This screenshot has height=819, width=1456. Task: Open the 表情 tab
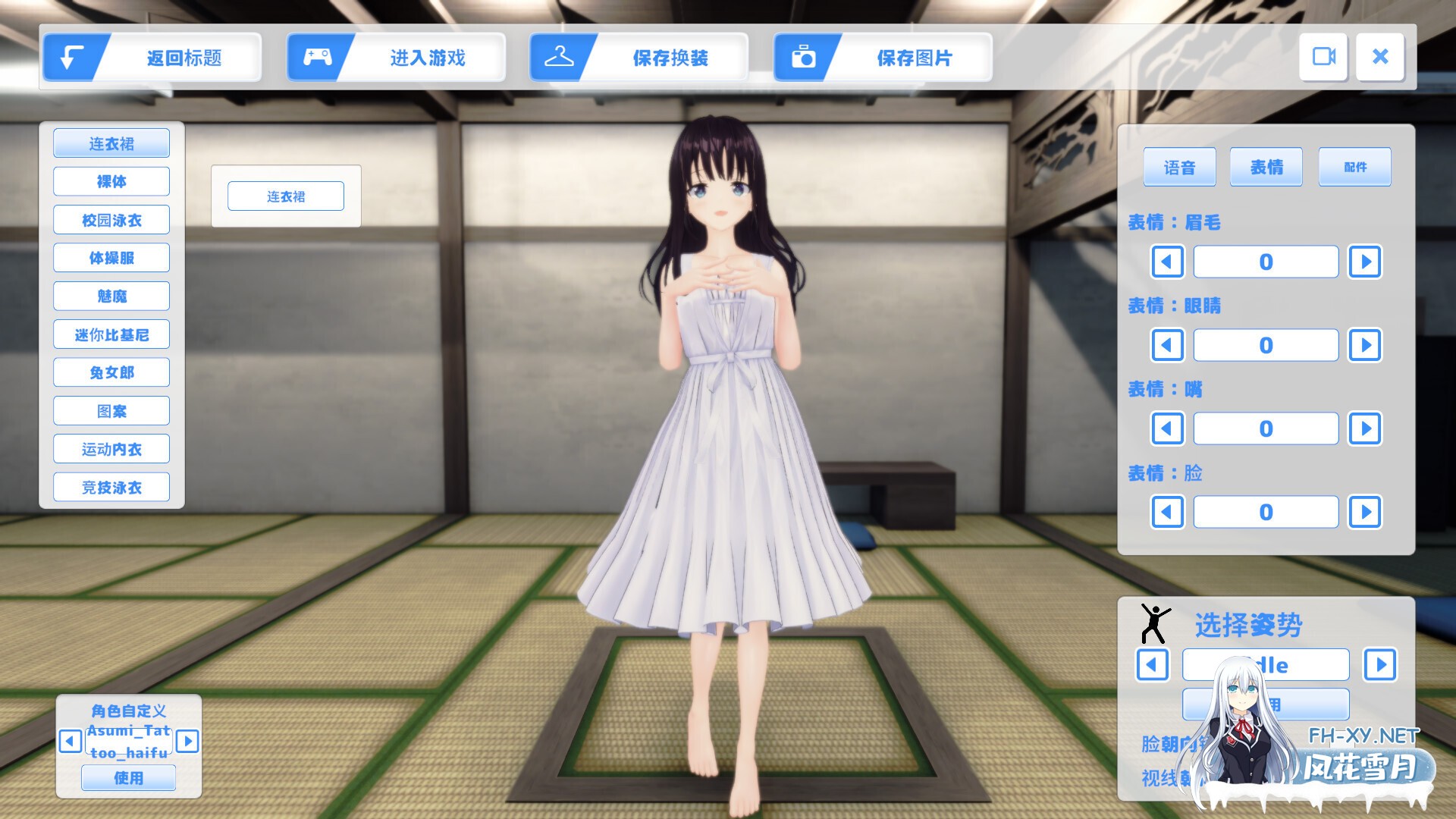pos(1266,167)
